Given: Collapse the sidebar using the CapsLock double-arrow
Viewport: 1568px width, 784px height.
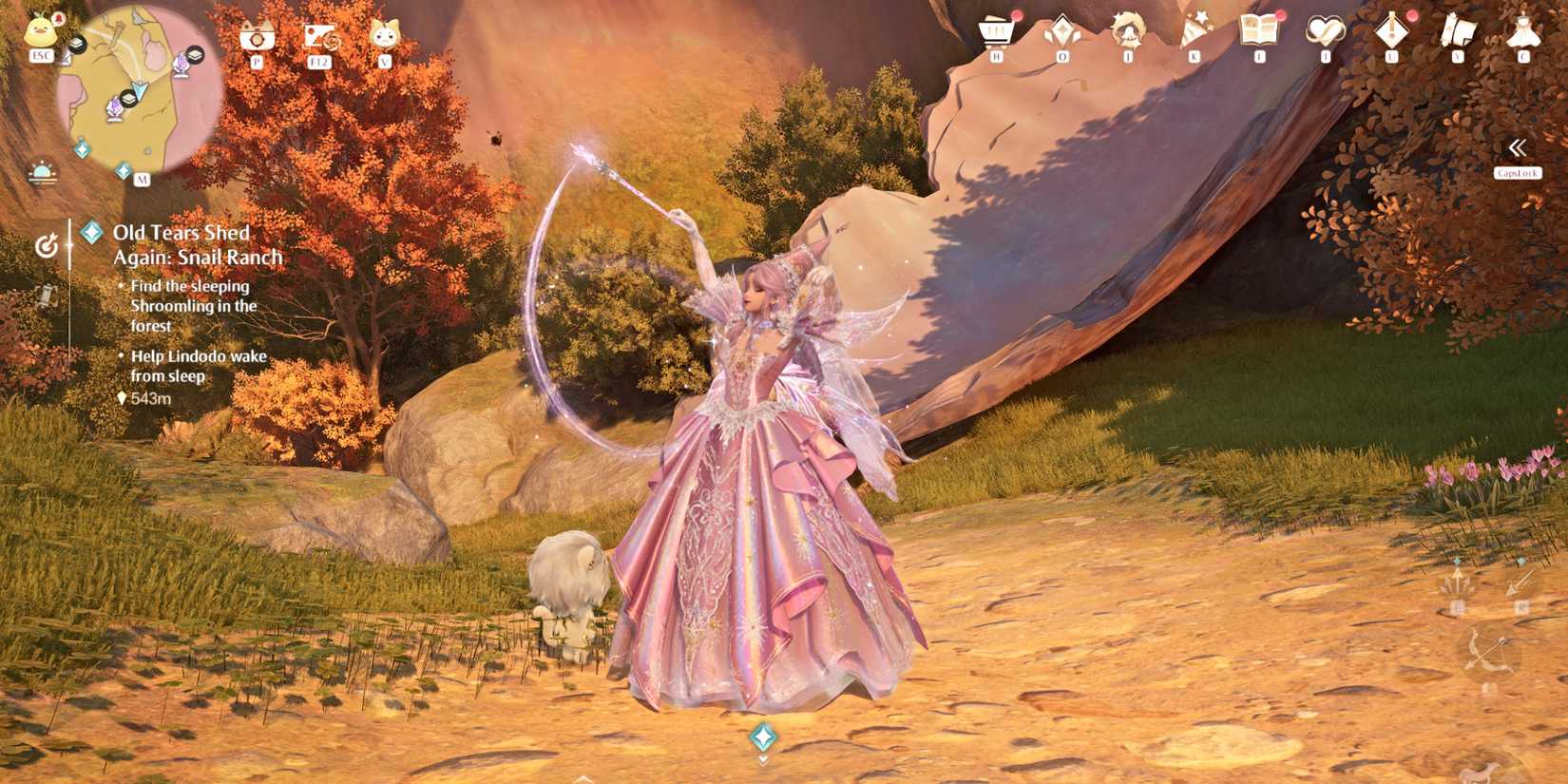Looking at the screenshot, I should click(1518, 149).
